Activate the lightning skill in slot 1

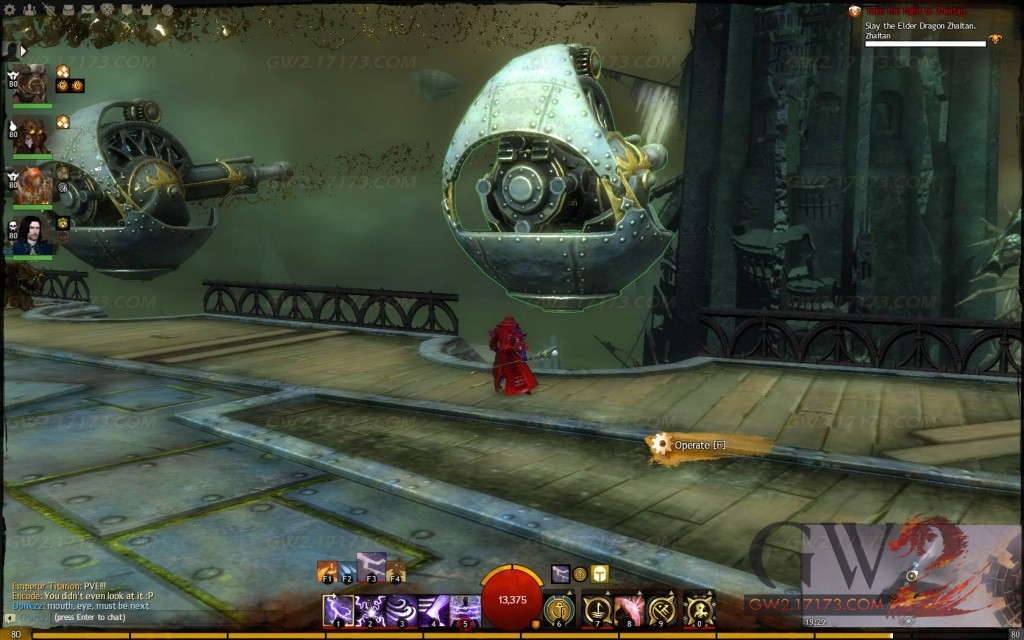pos(338,610)
